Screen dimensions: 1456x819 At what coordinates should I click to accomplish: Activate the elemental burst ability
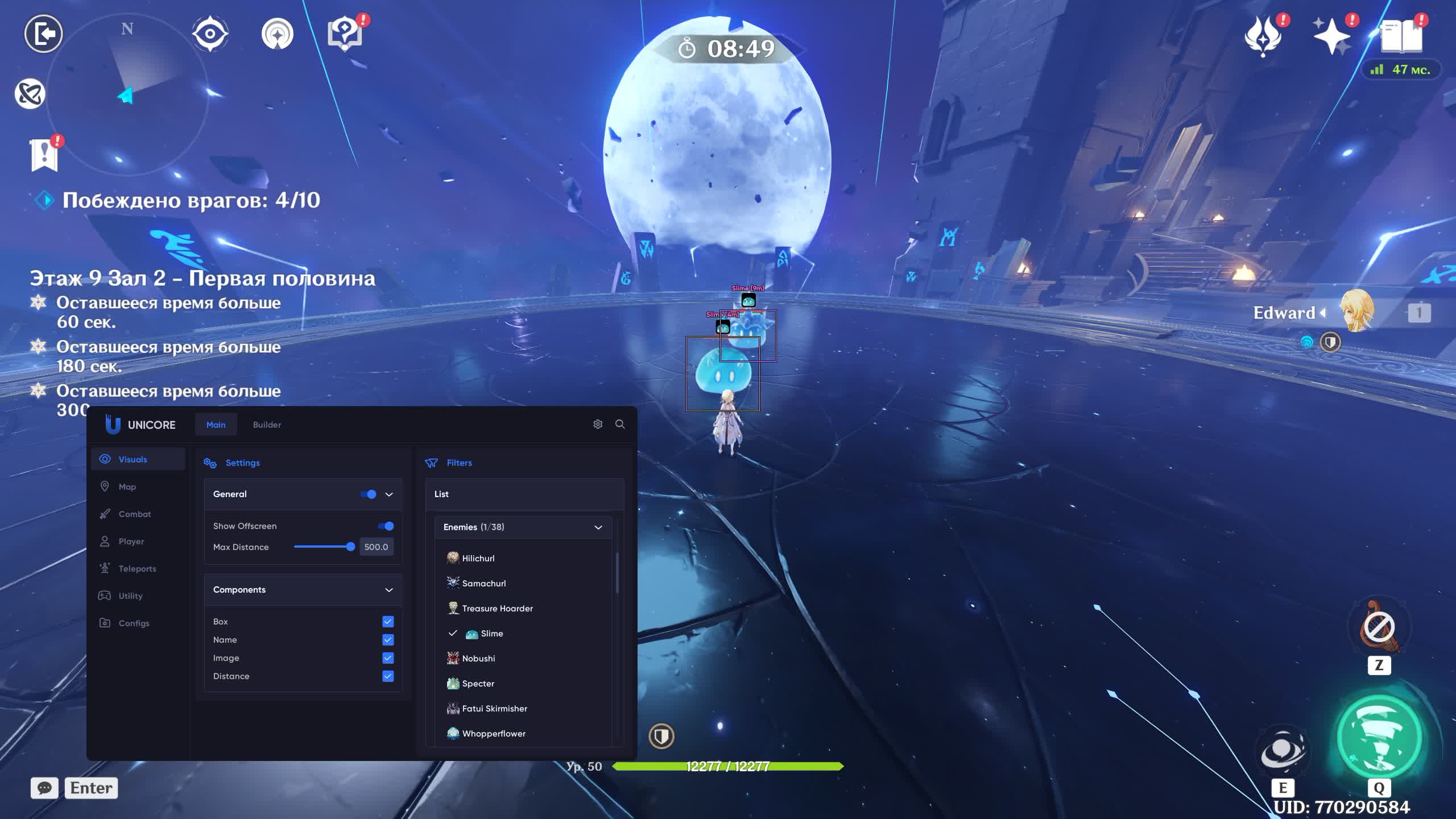click(x=1379, y=737)
